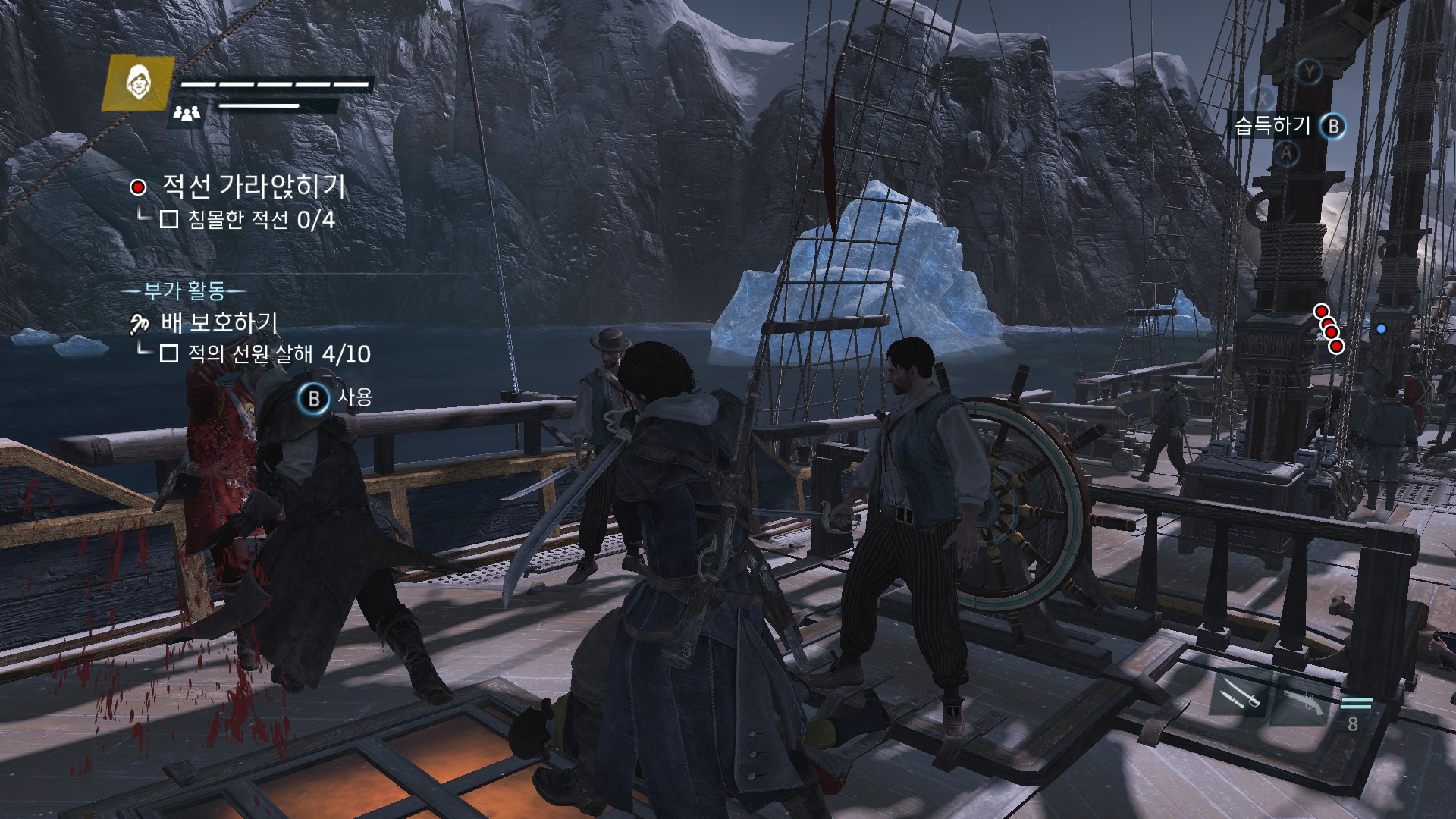
Task: Toggle the 침몰한 적선 0/4 checkbox
Action: [x=169, y=220]
